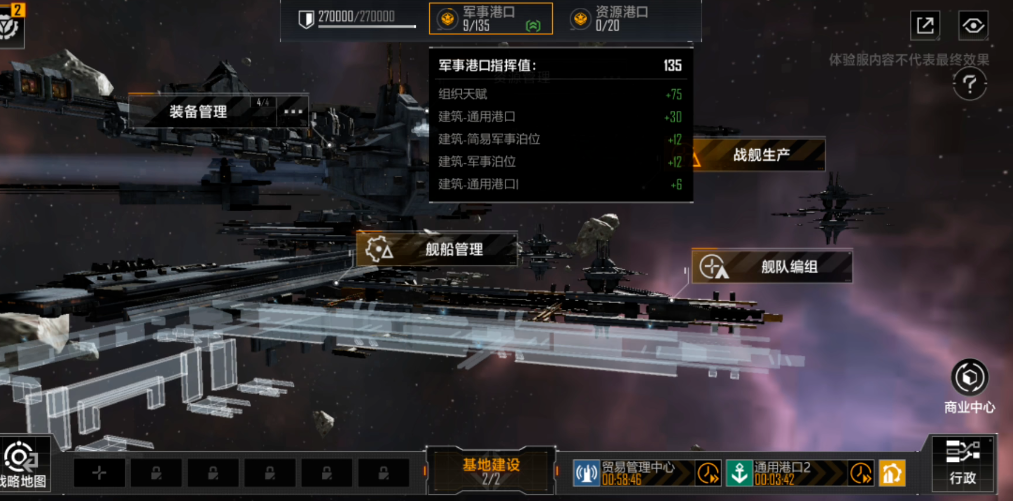Open 舰队编组 fleet formation
This screenshot has height=501, width=1013.
[772, 266]
